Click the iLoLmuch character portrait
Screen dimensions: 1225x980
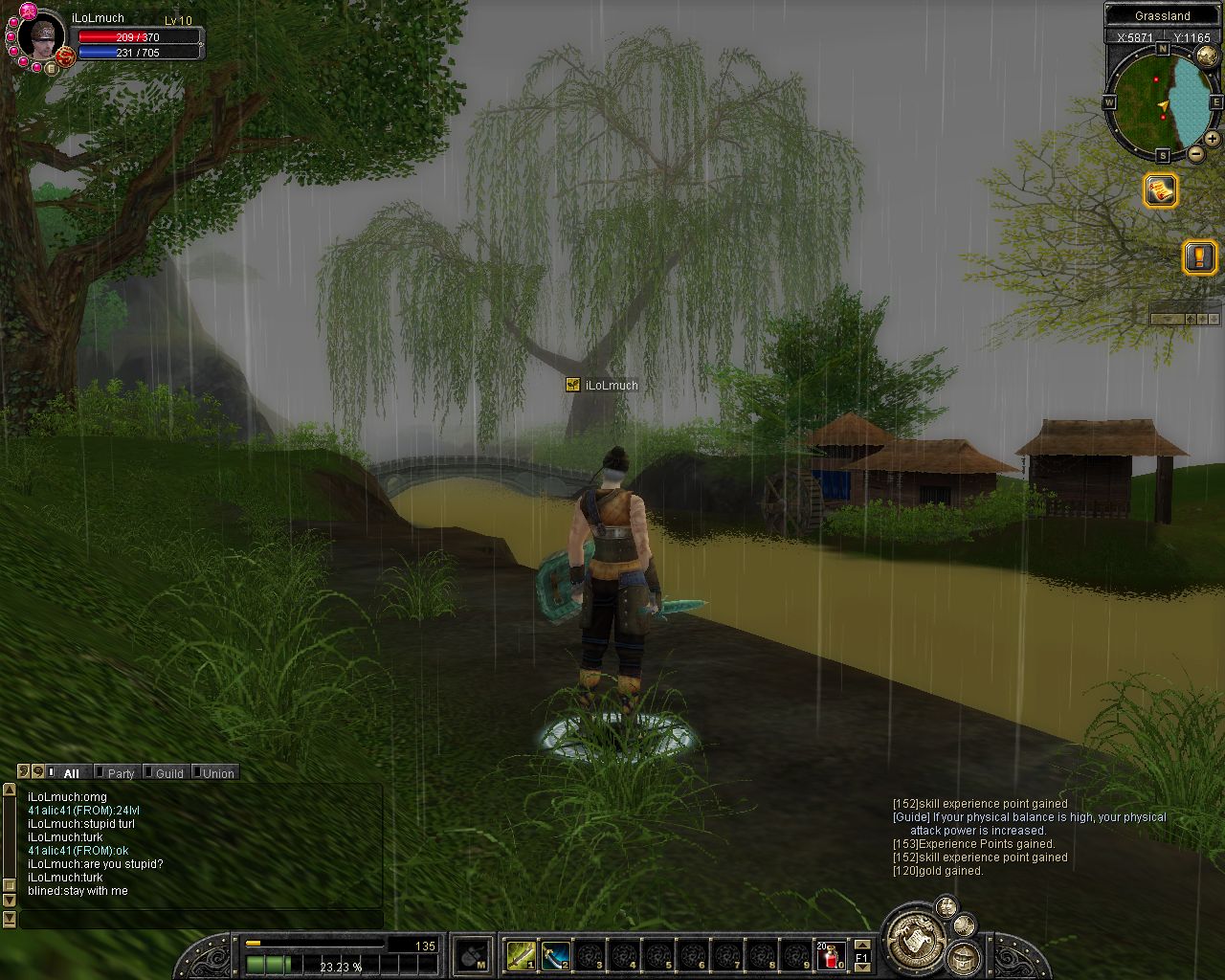42,35
